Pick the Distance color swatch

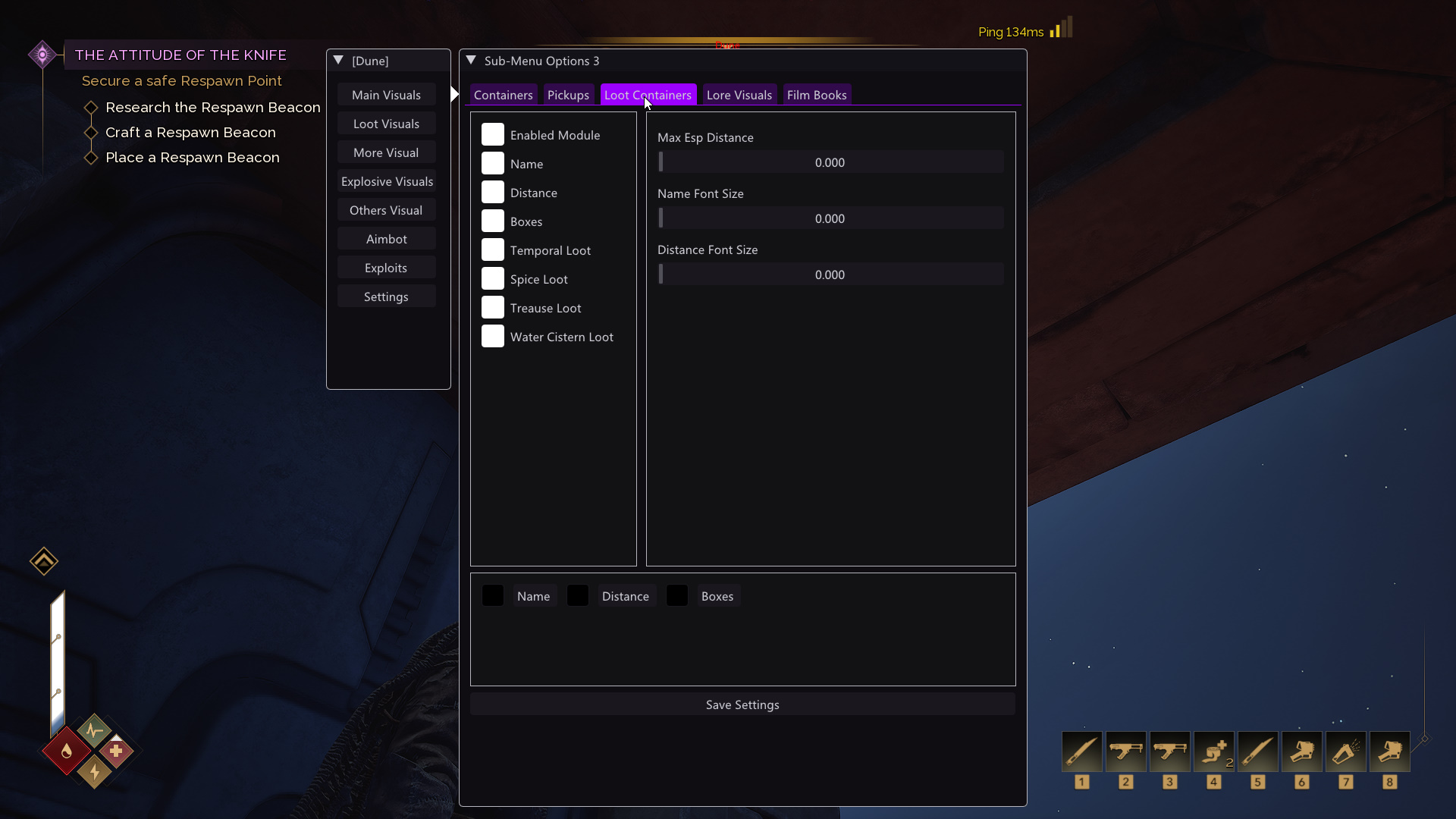pos(578,596)
